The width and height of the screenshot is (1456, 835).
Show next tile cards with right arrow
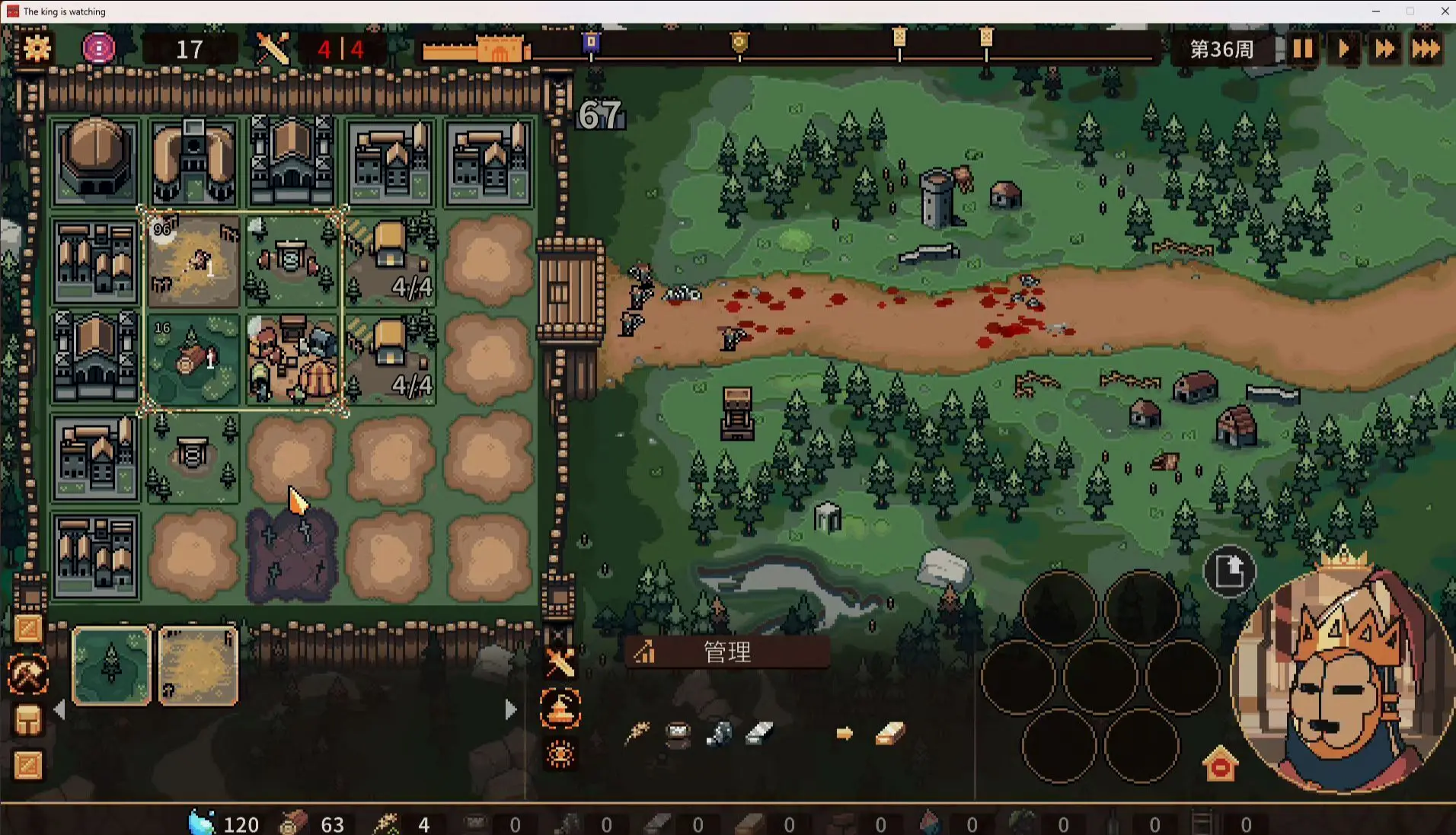pos(510,710)
